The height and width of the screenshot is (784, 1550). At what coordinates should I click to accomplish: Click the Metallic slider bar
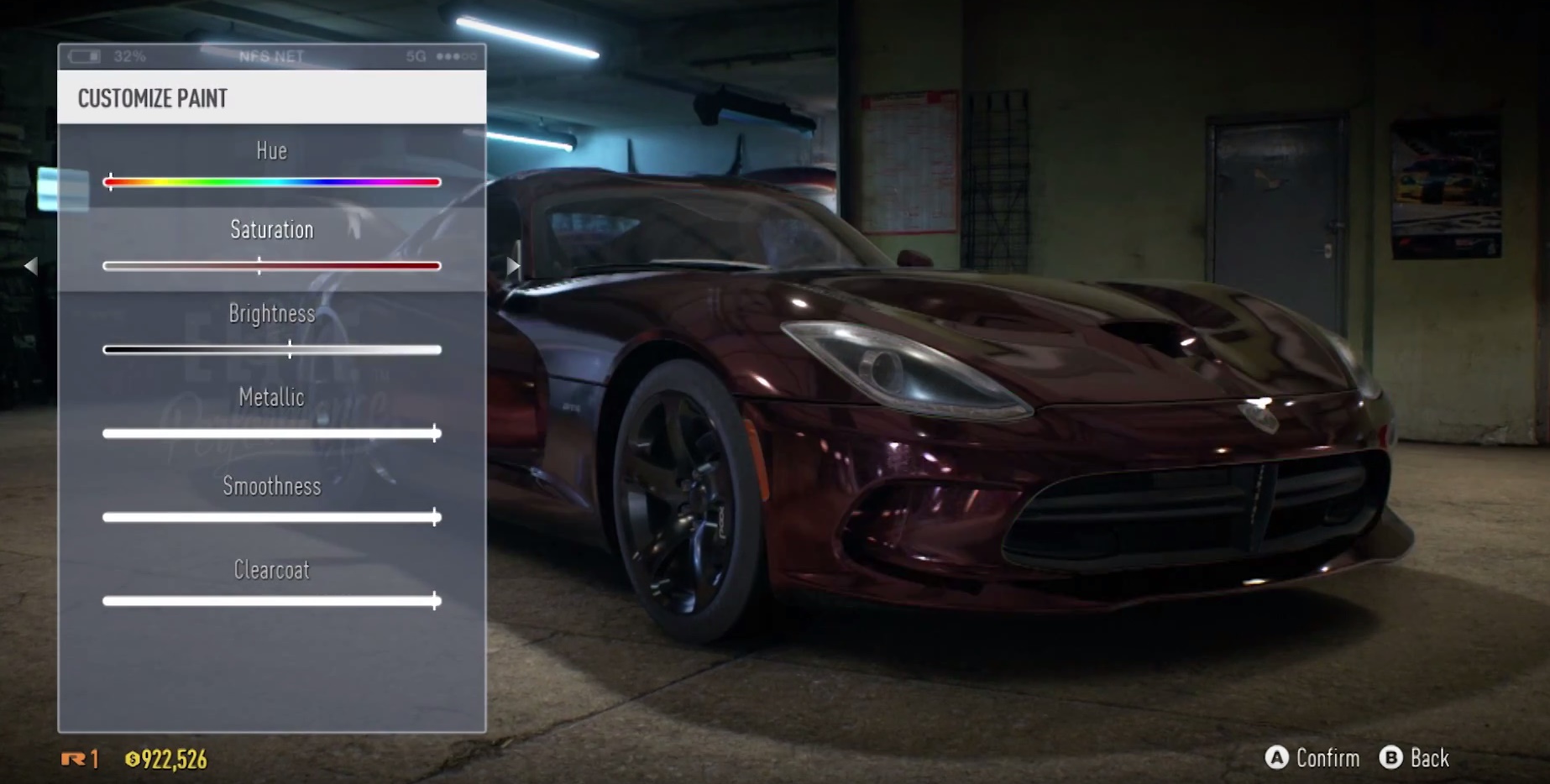(x=271, y=433)
